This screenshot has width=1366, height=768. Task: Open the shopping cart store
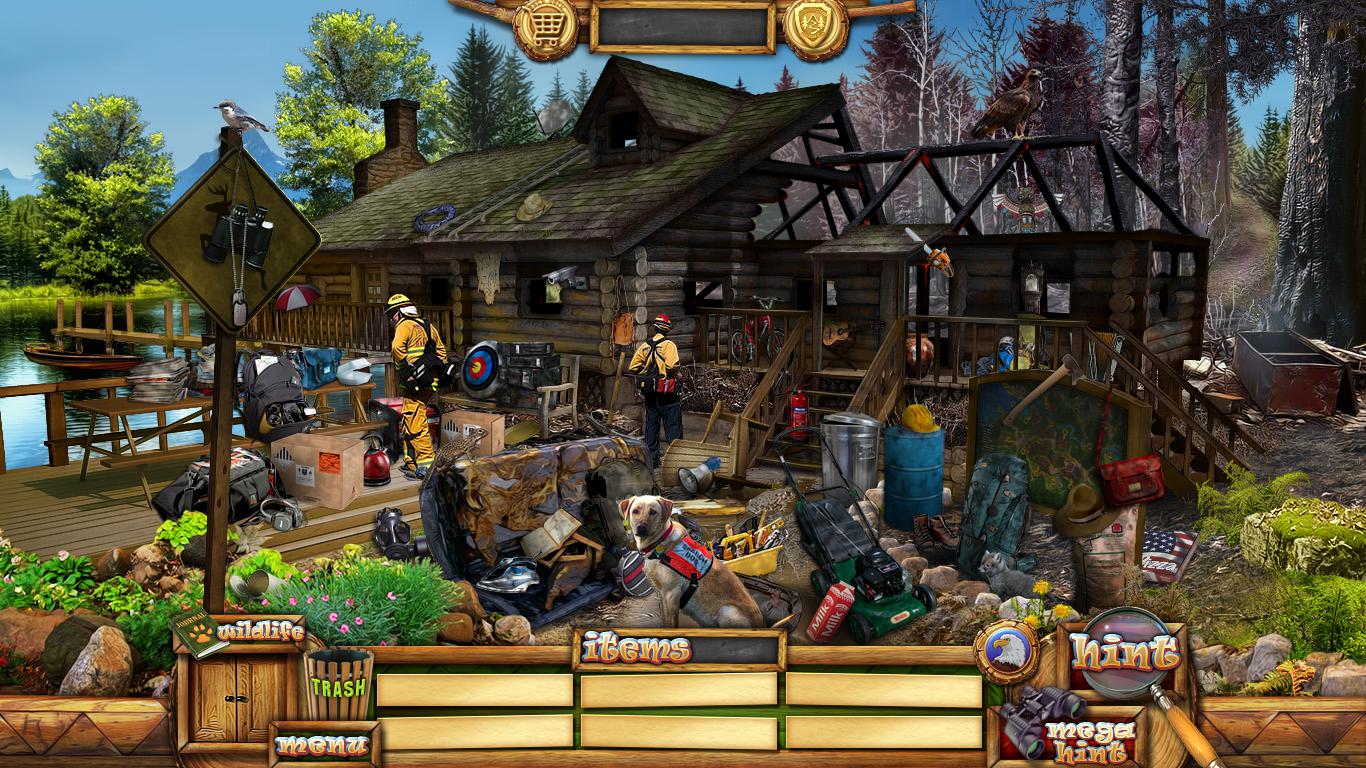coord(546,24)
